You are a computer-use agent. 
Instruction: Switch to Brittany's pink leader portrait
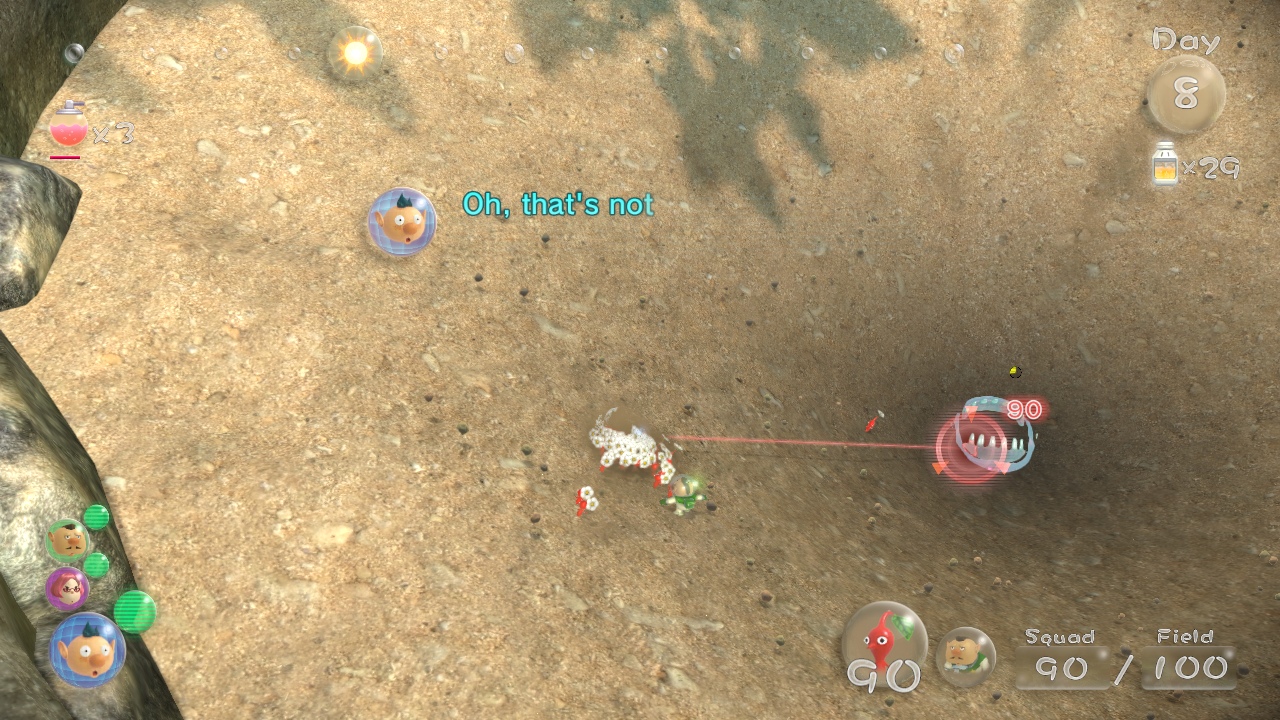click(x=67, y=589)
